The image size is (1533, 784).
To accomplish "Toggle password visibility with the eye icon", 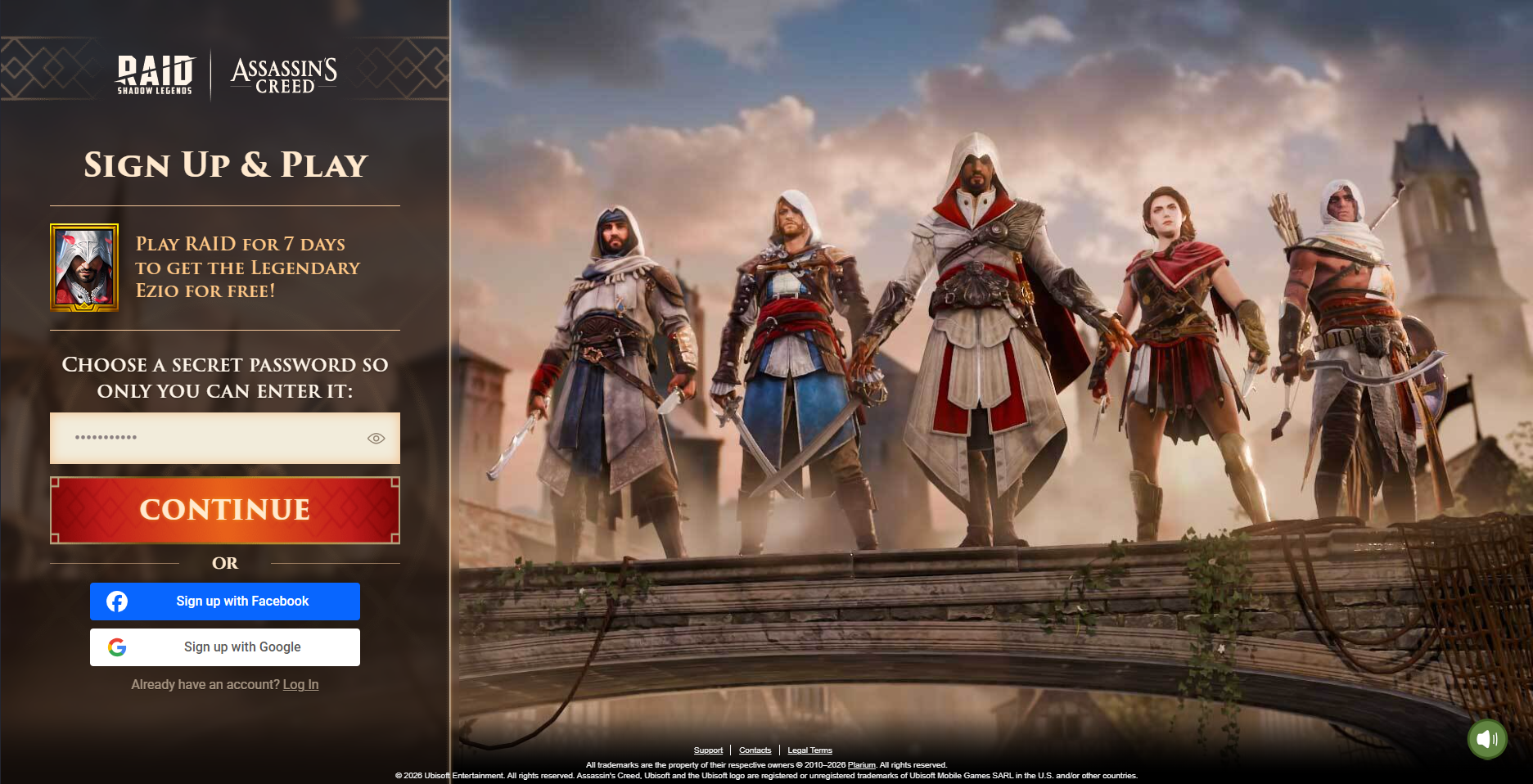I will 376,439.
